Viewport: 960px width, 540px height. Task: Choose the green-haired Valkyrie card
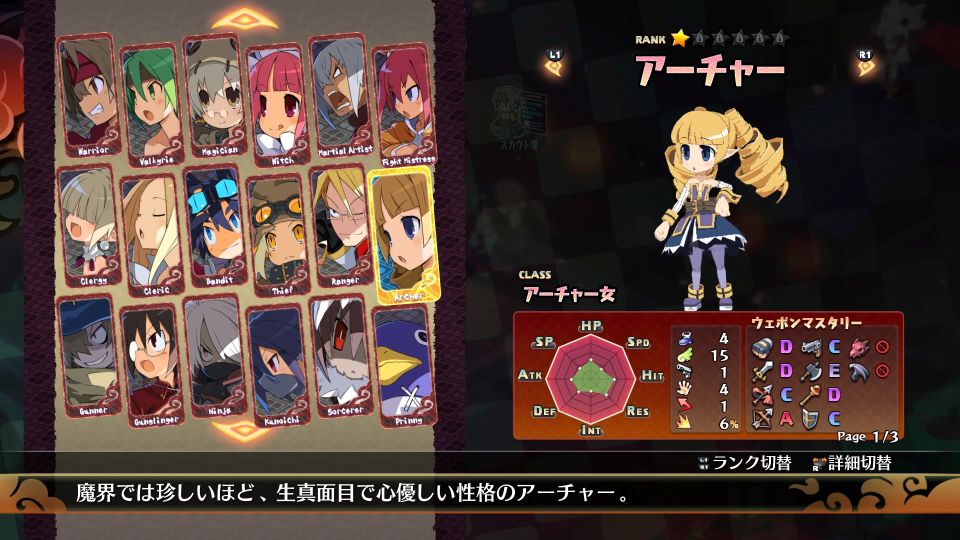click(150, 100)
